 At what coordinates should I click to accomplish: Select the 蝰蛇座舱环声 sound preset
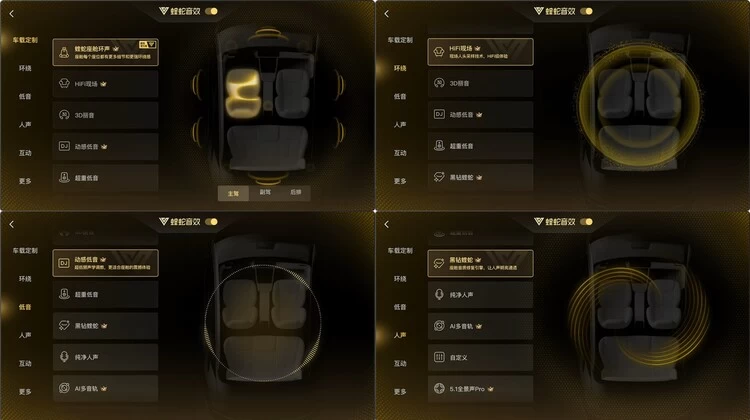coord(104,51)
